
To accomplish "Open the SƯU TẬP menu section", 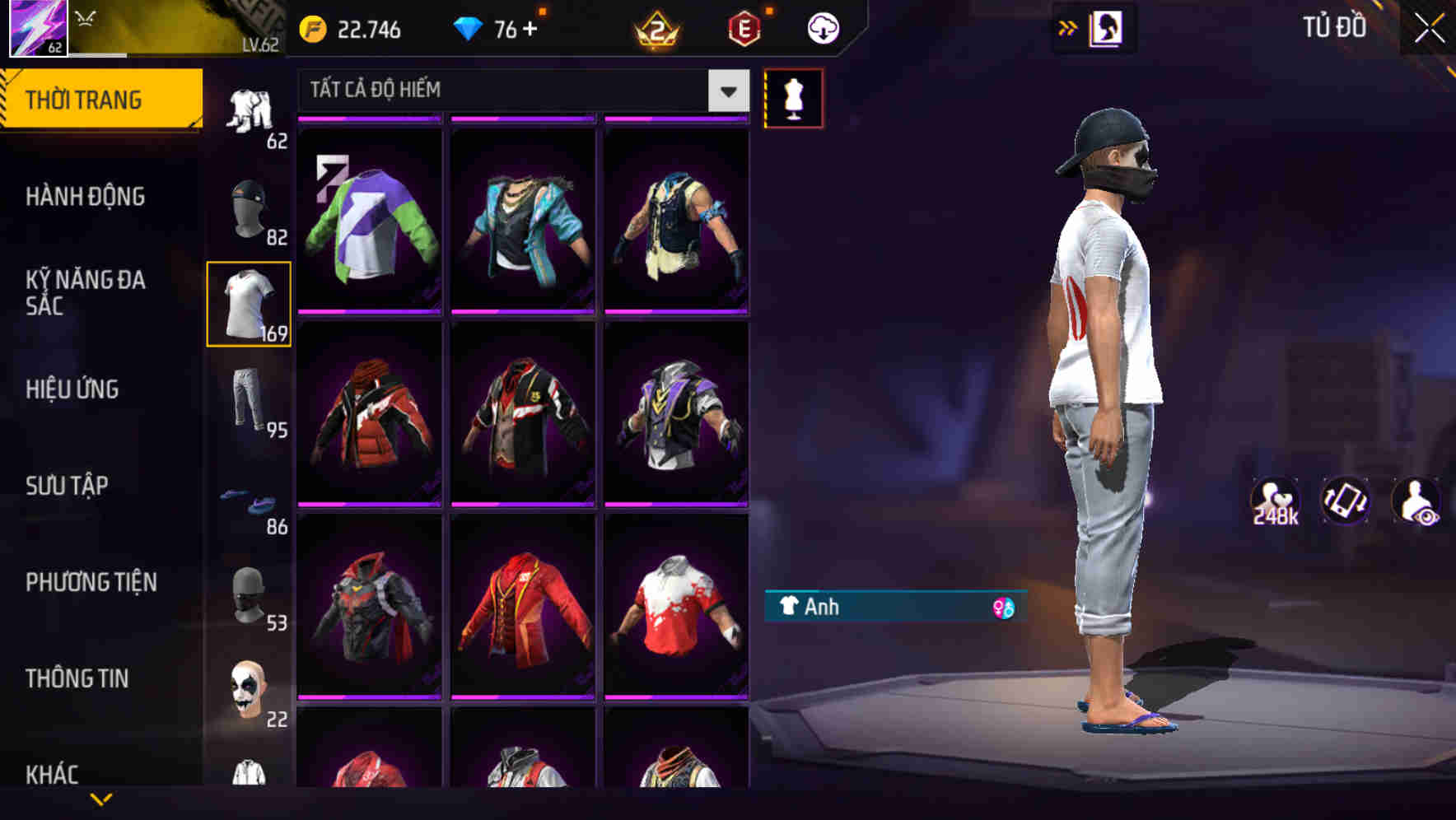I will [68, 486].
